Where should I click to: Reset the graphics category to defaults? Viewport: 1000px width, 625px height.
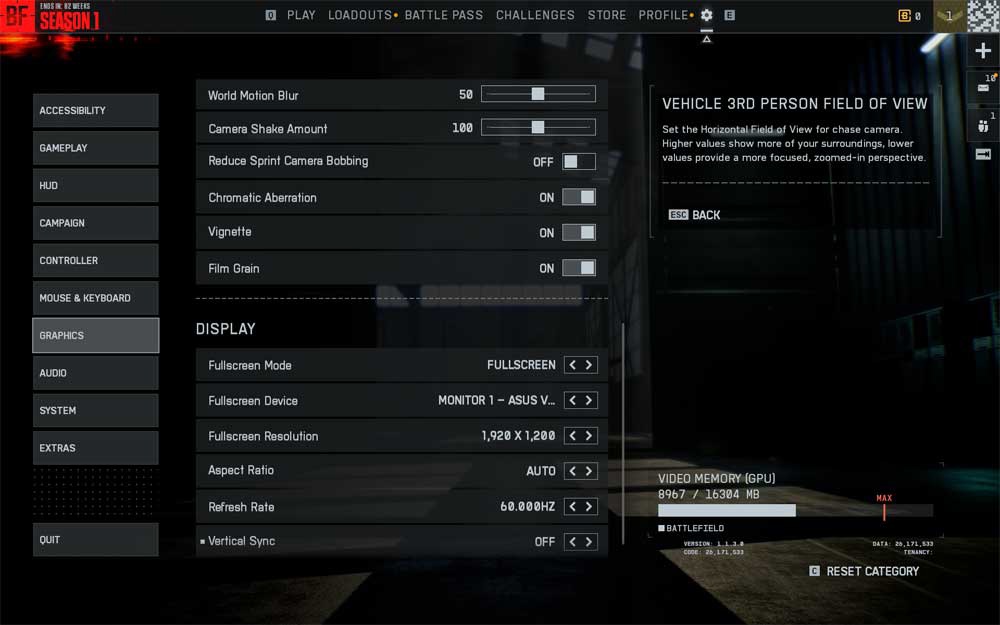[872, 571]
